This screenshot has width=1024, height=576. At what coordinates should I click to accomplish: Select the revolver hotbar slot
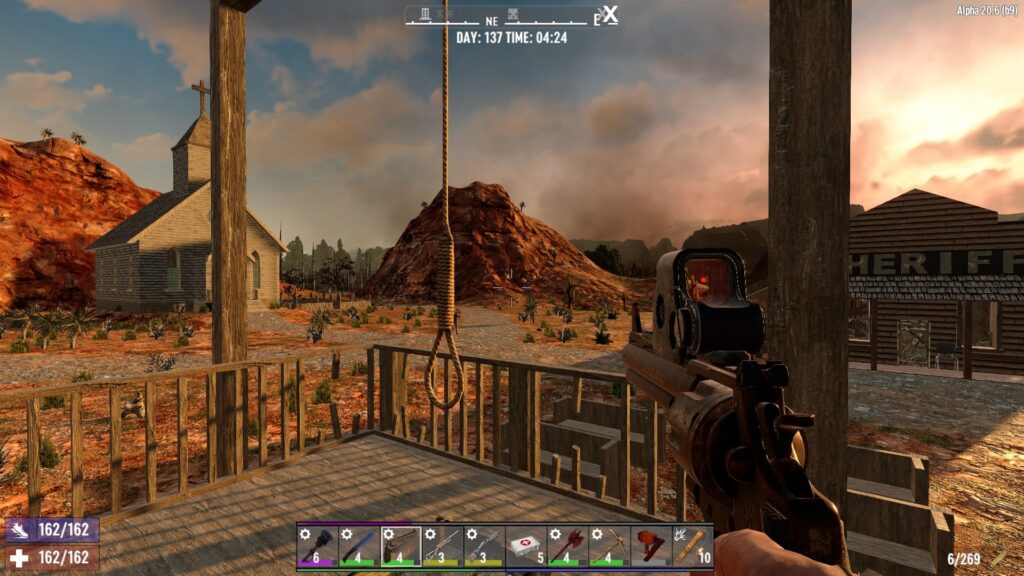[401, 547]
